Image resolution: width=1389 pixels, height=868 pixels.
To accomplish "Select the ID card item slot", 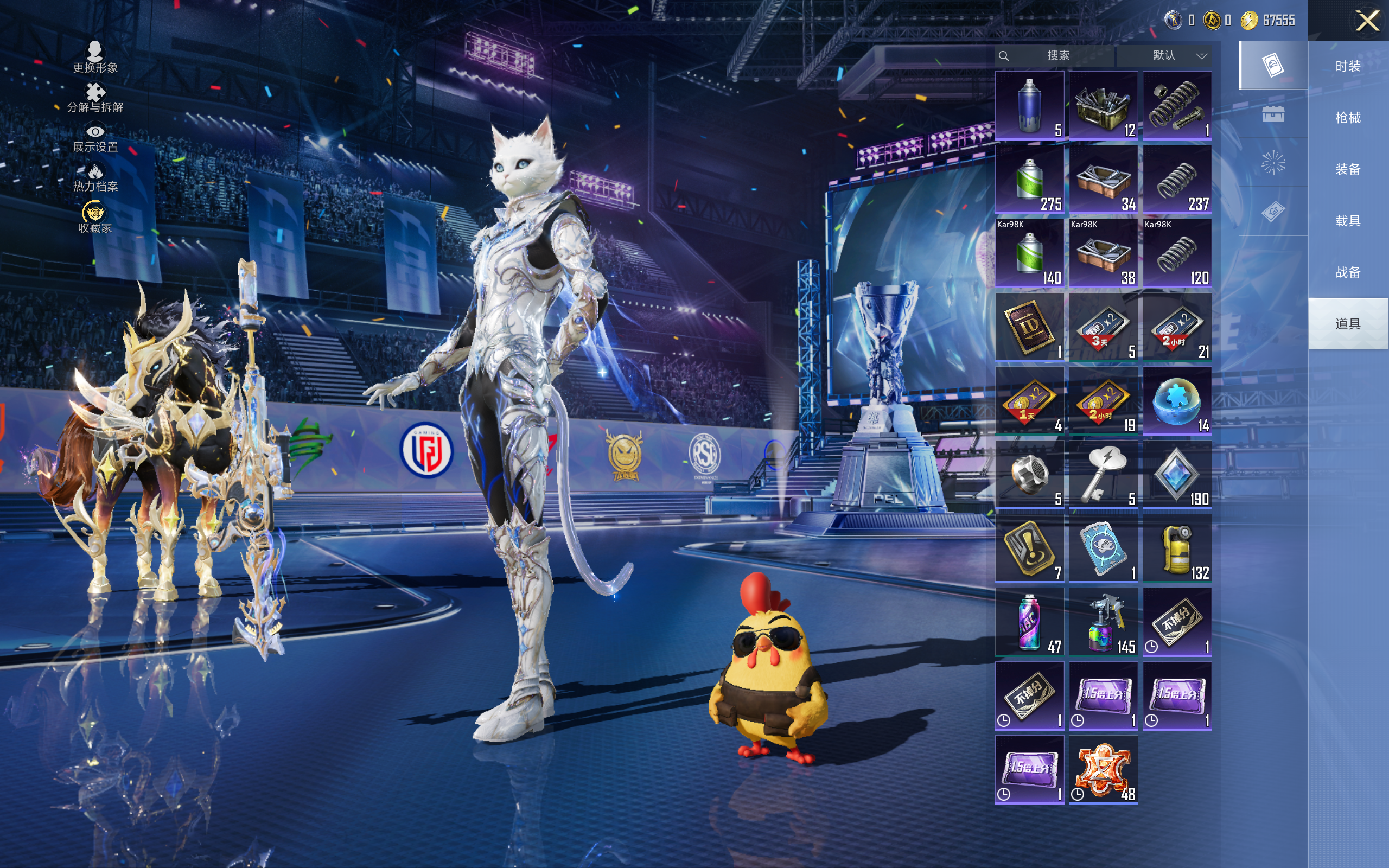I will [1029, 327].
